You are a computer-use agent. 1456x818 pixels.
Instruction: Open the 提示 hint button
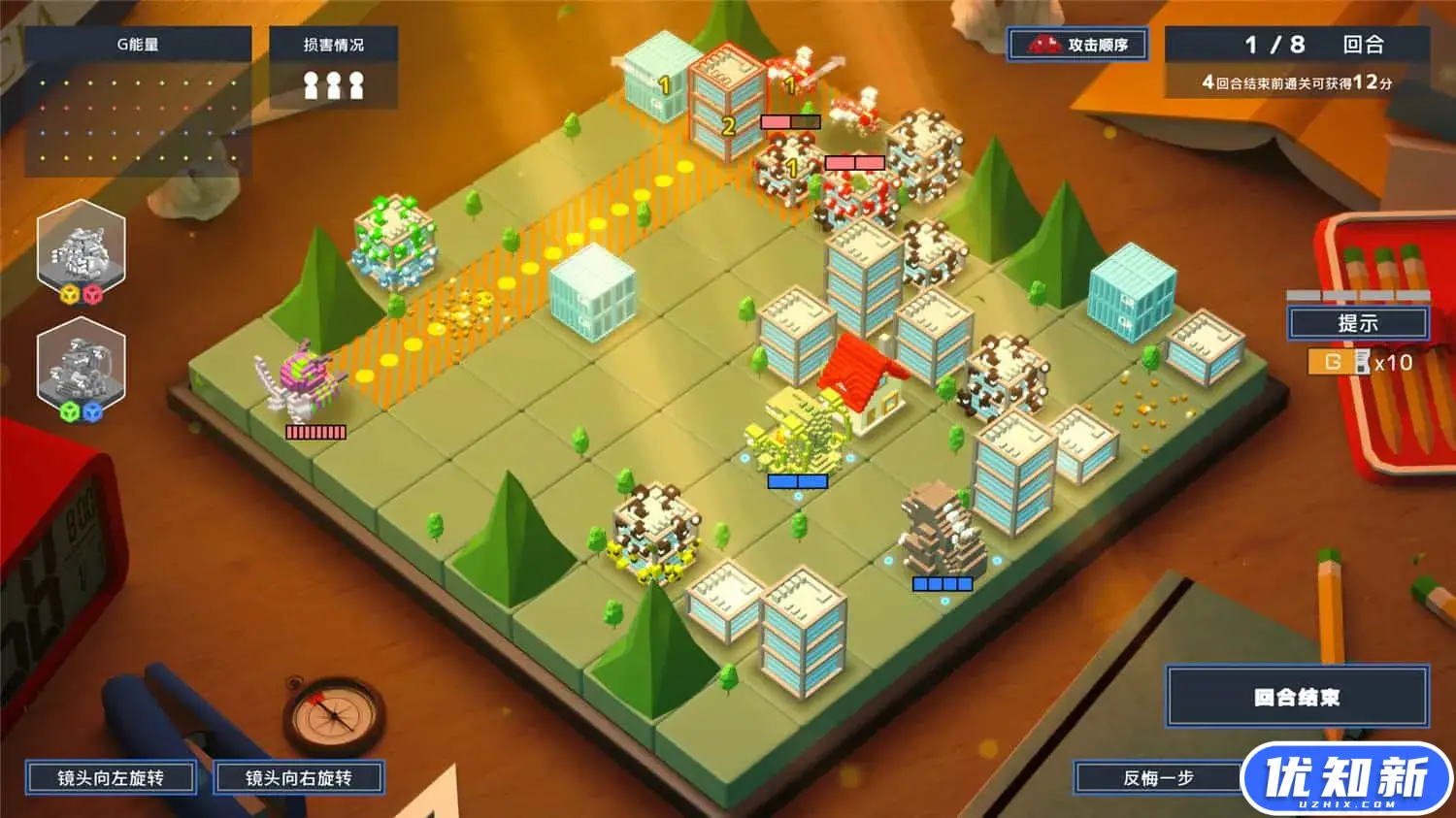pyautogui.click(x=1357, y=323)
